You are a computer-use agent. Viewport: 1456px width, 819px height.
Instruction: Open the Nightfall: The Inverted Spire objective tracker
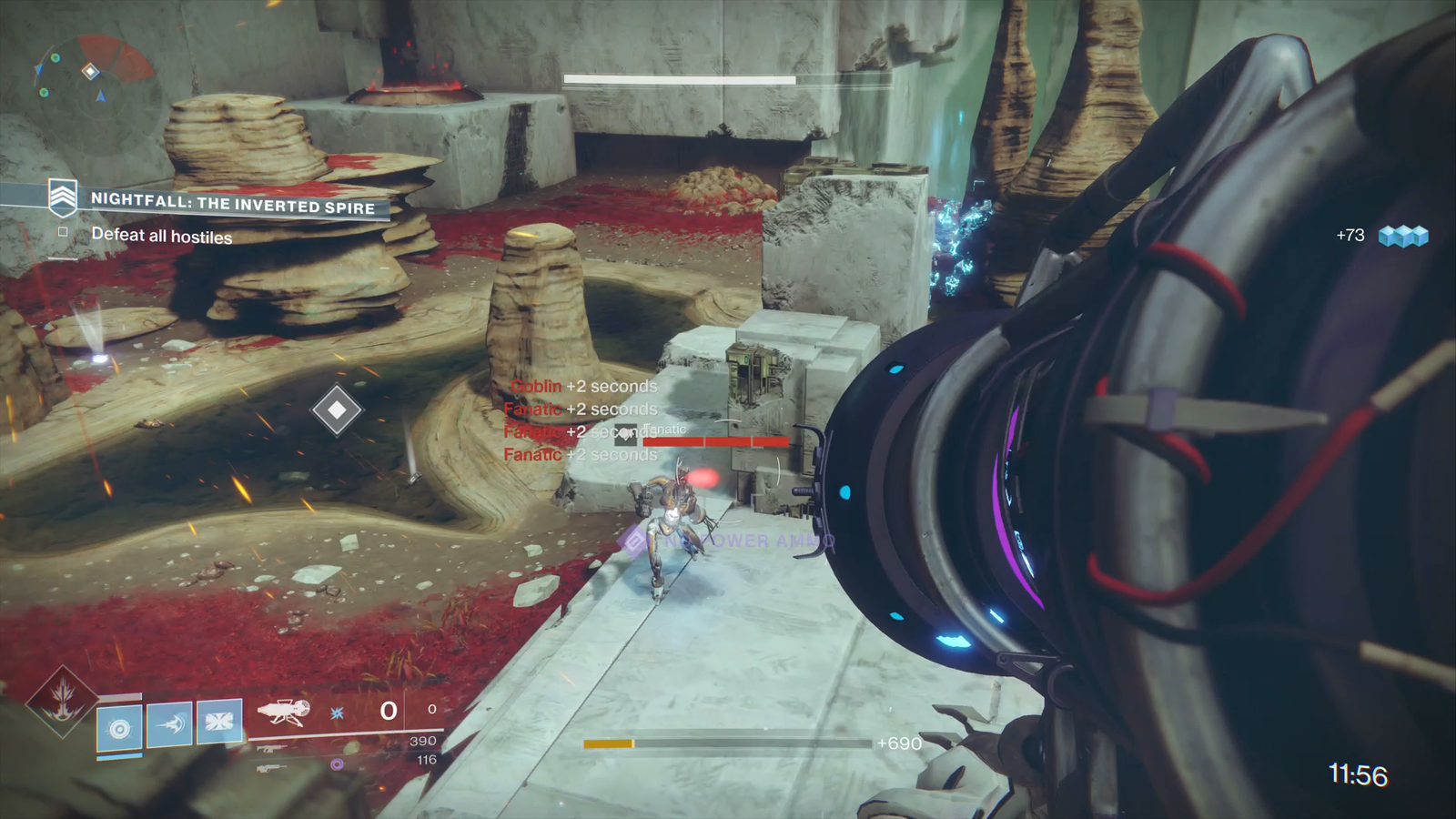pyautogui.click(x=232, y=202)
